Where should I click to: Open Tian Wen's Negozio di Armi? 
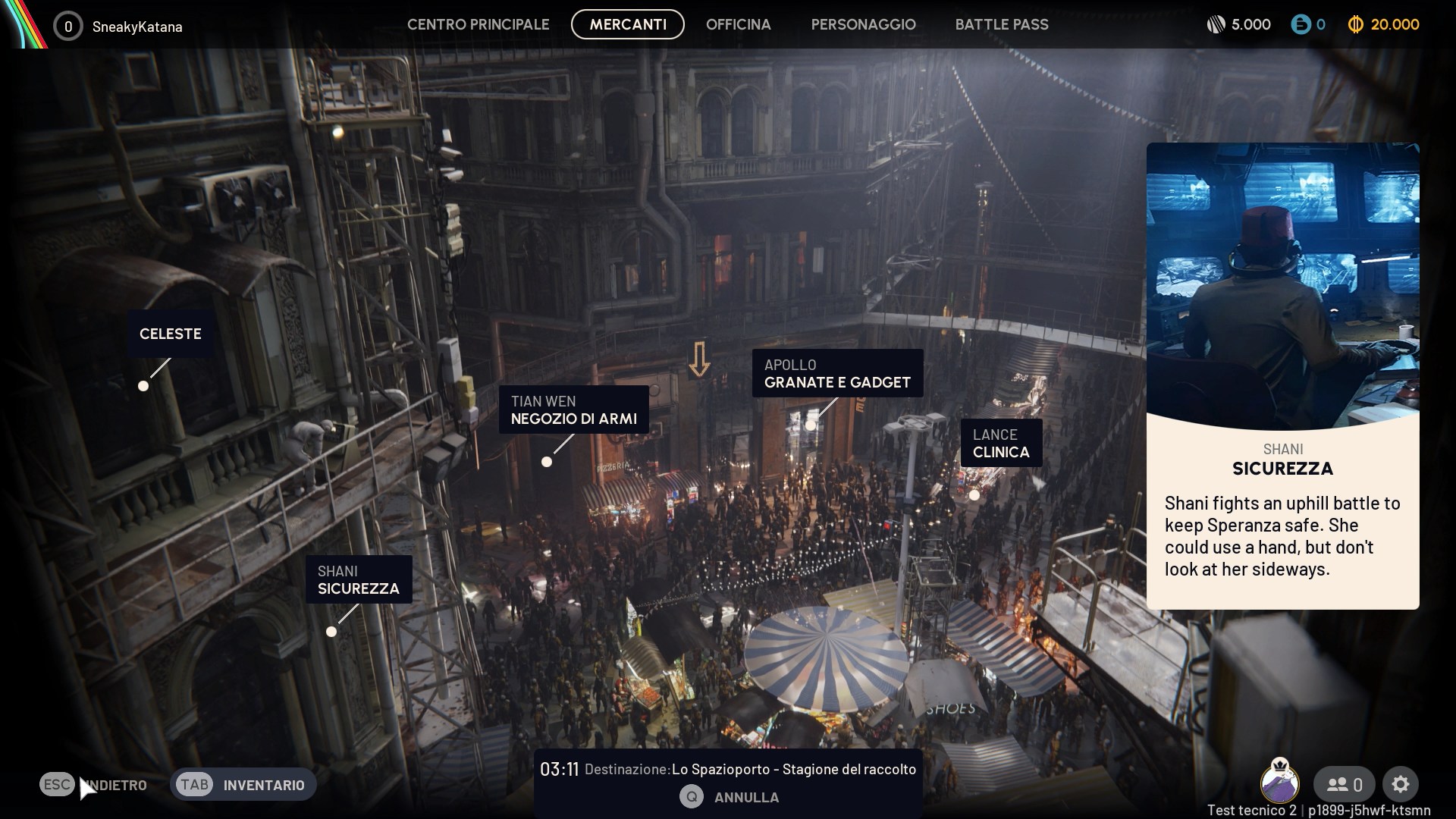[573, 410]
